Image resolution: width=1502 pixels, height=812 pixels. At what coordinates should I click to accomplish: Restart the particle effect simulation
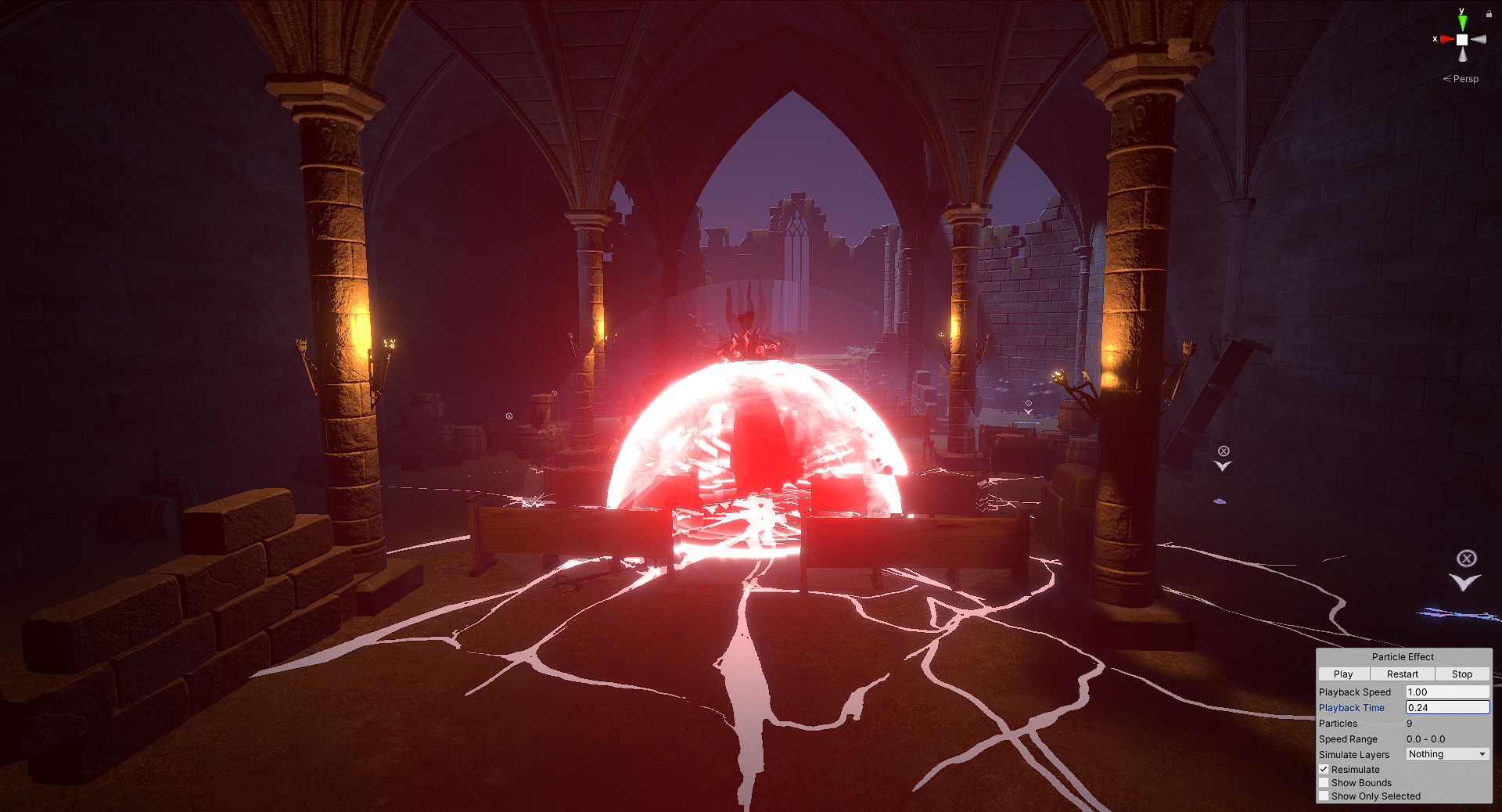1402,674
